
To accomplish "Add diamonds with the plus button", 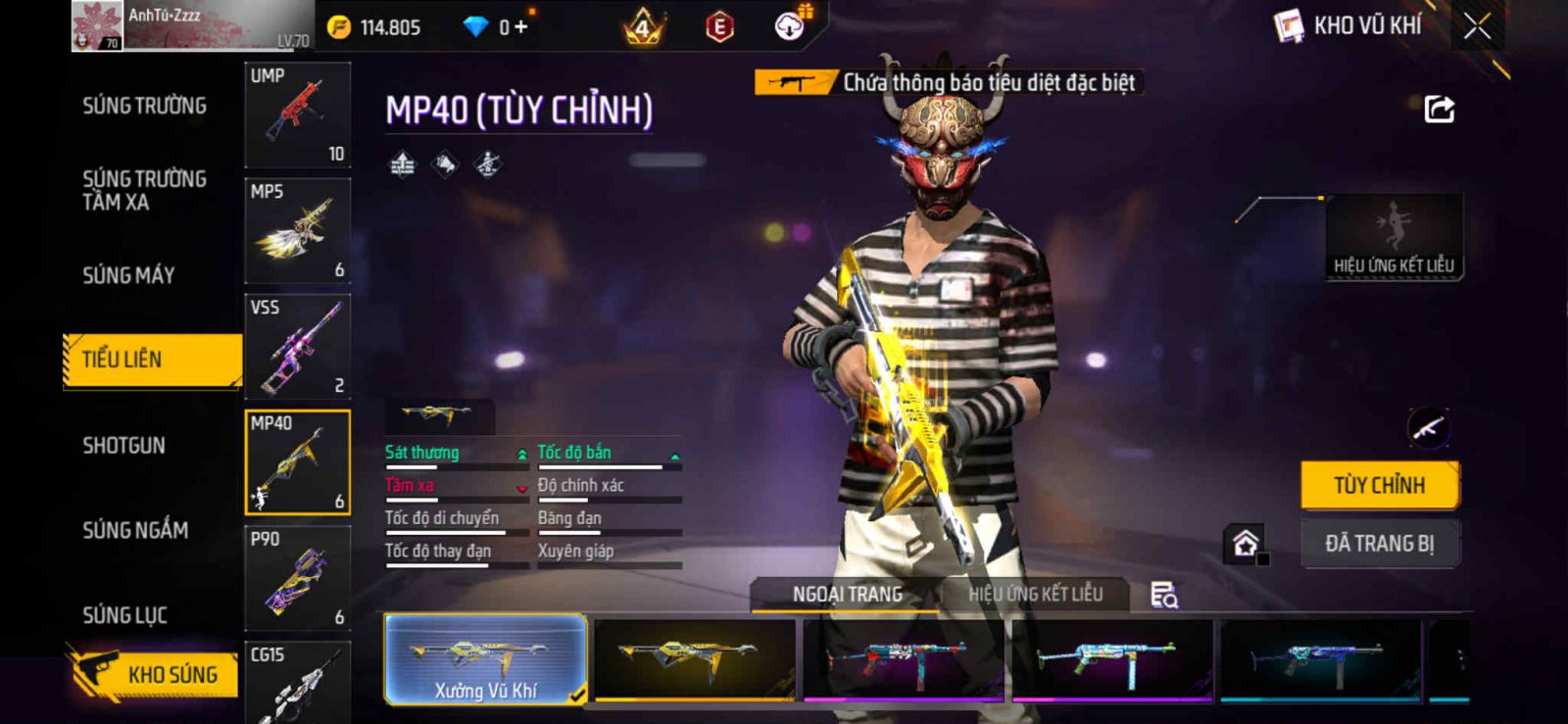I will [520, 27].
